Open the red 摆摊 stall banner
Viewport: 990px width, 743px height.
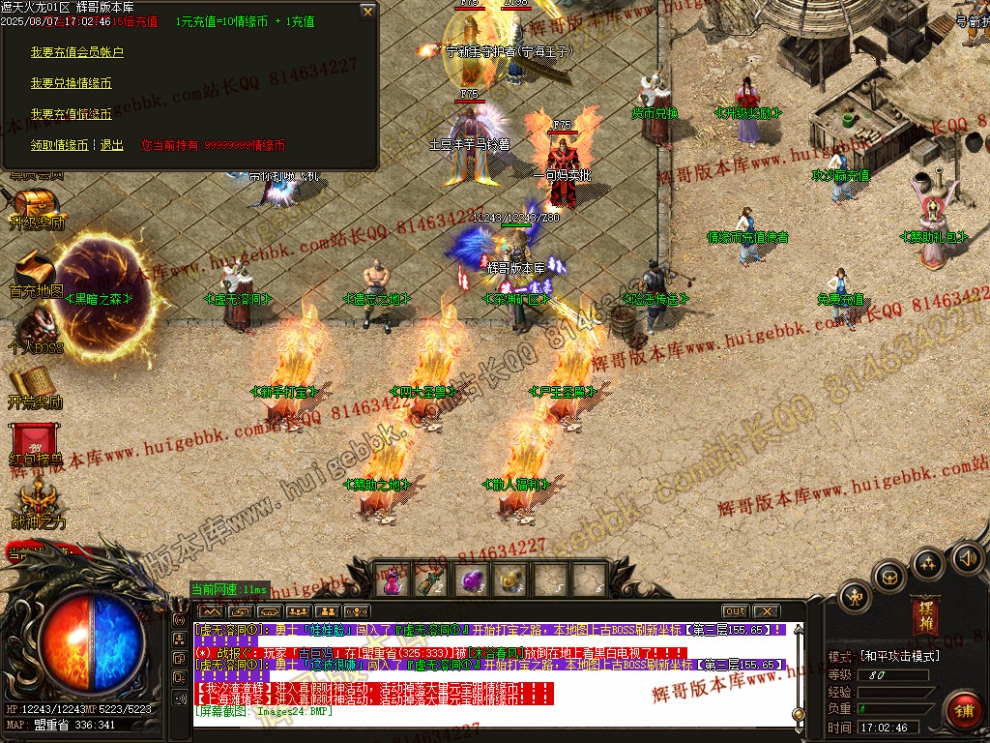(926, 612)
